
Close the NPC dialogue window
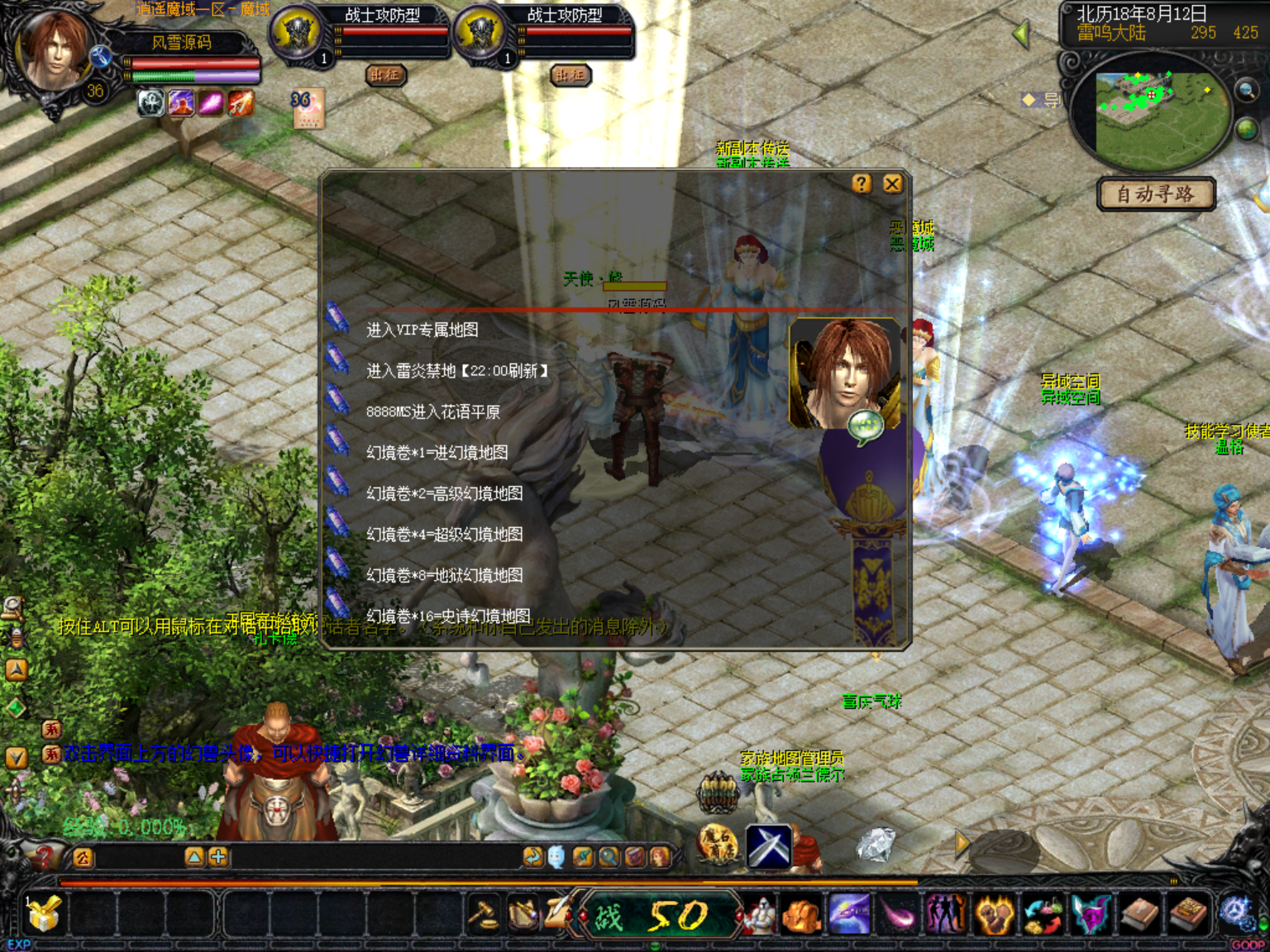[892, 183]
